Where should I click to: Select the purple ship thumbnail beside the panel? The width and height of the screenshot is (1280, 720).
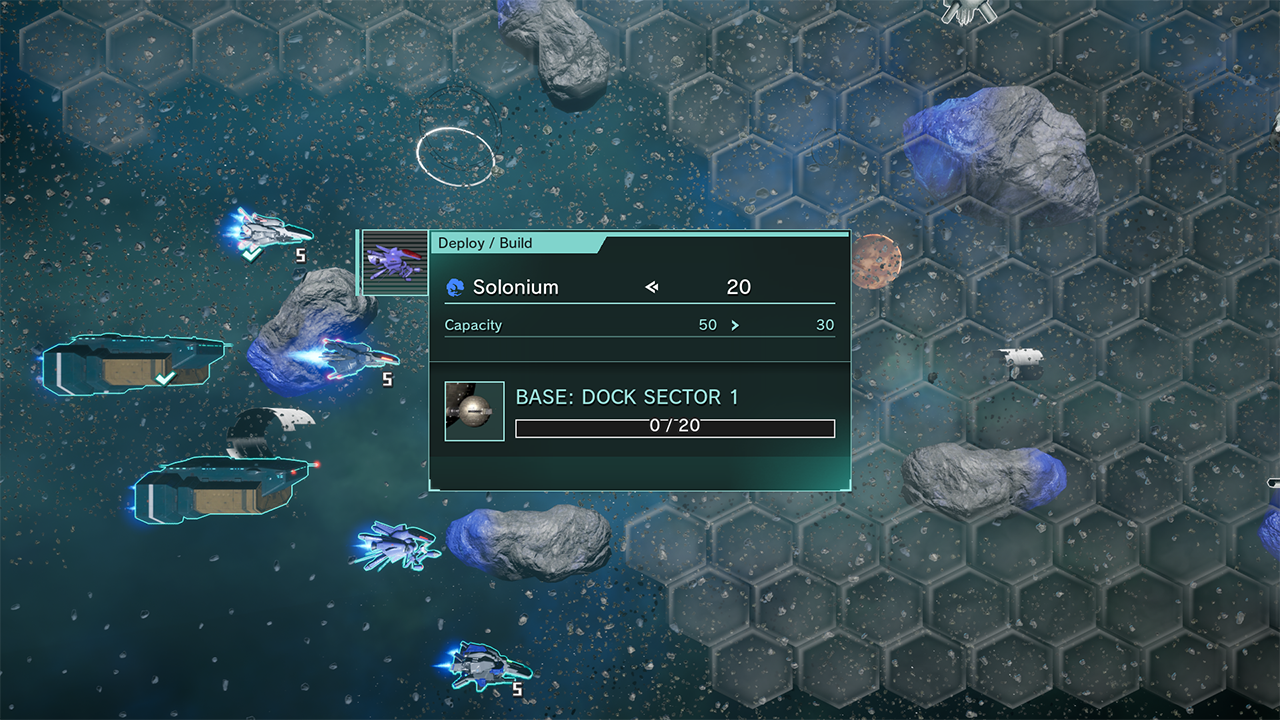pos(394,263)
